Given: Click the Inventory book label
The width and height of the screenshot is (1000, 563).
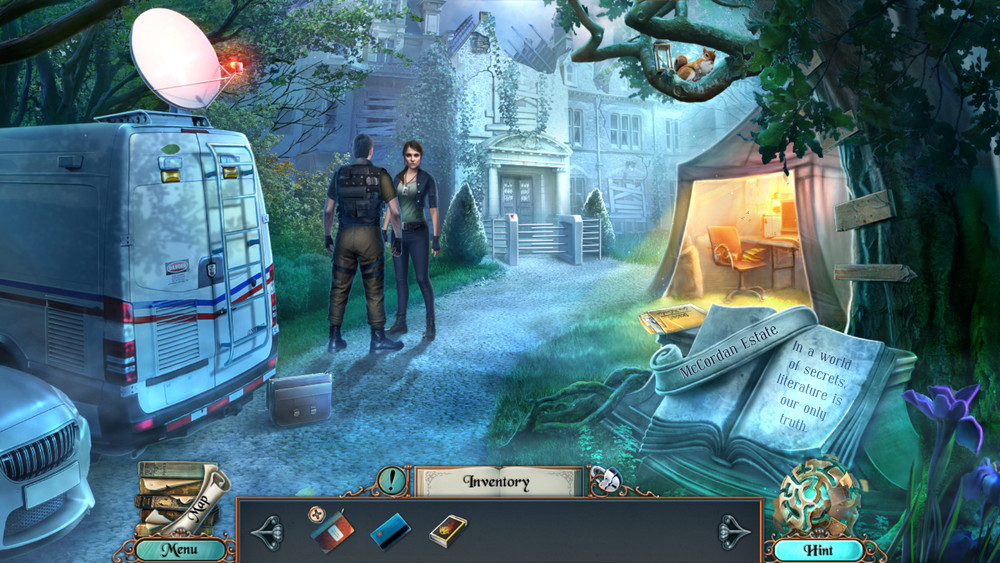Looking at the screenshot, I should pyautogui.click(x=497, y=481).
